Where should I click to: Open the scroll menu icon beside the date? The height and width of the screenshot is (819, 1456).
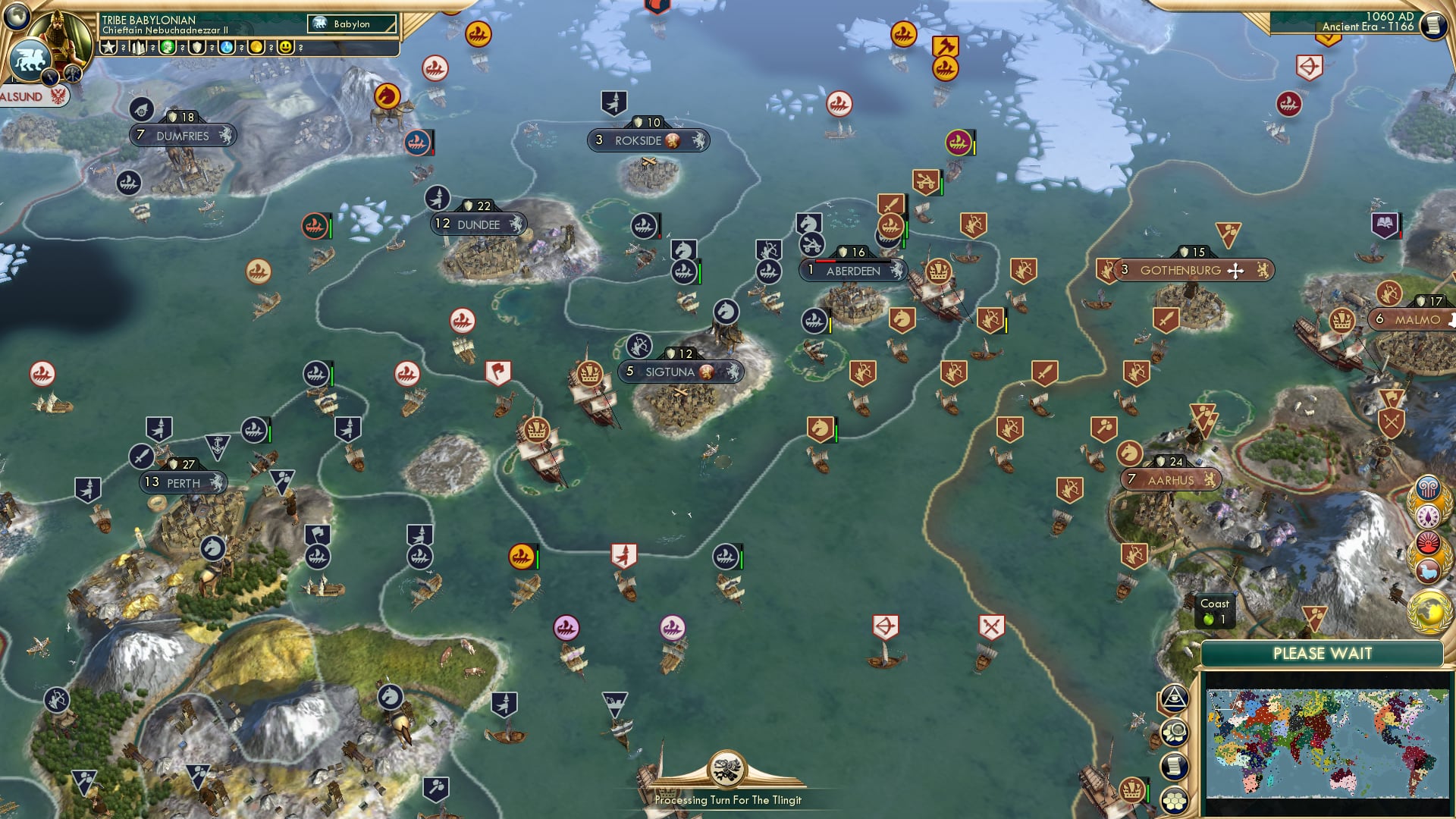(1433, 26)
